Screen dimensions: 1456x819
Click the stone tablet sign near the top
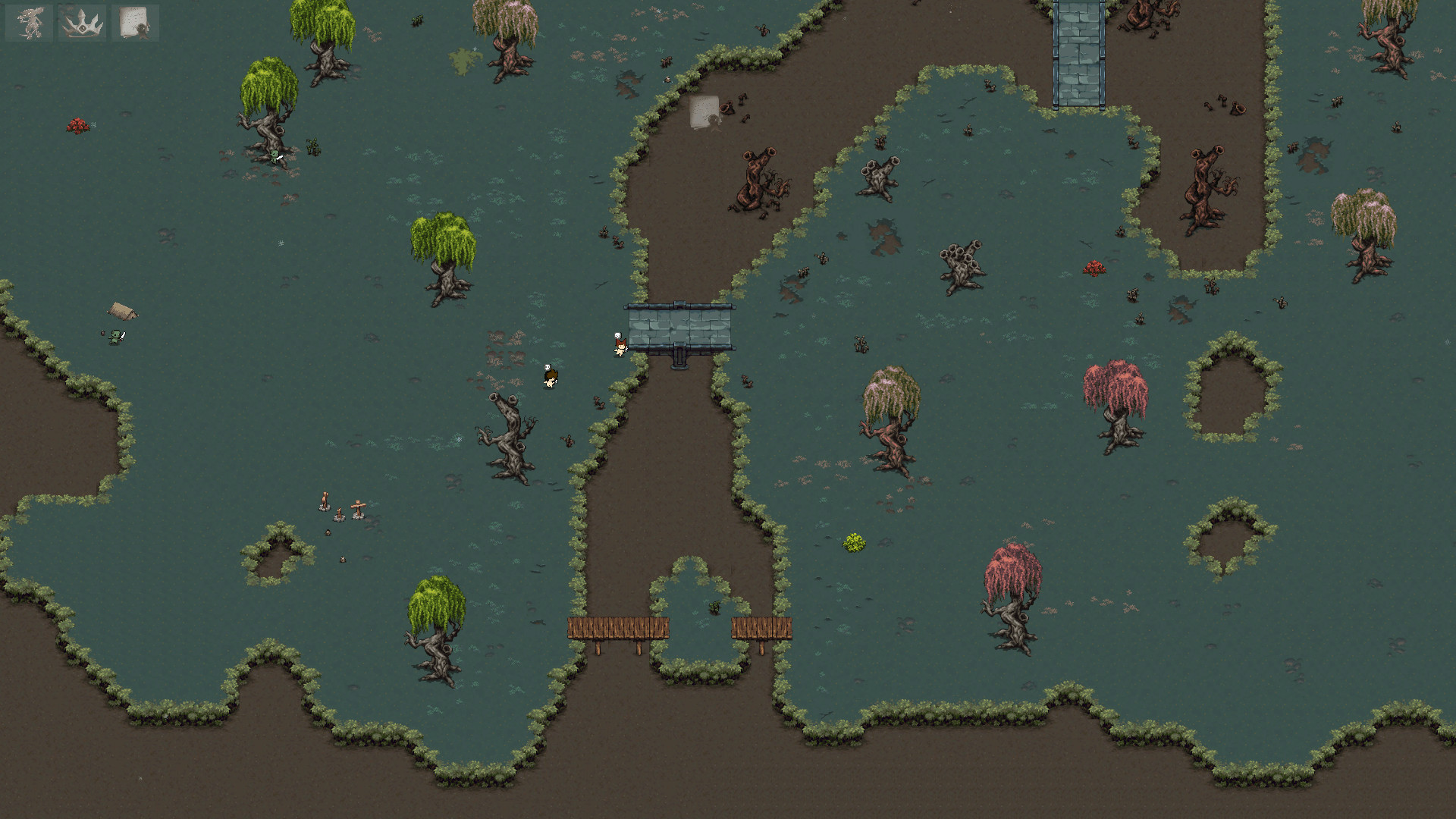(x=705, y=110)
